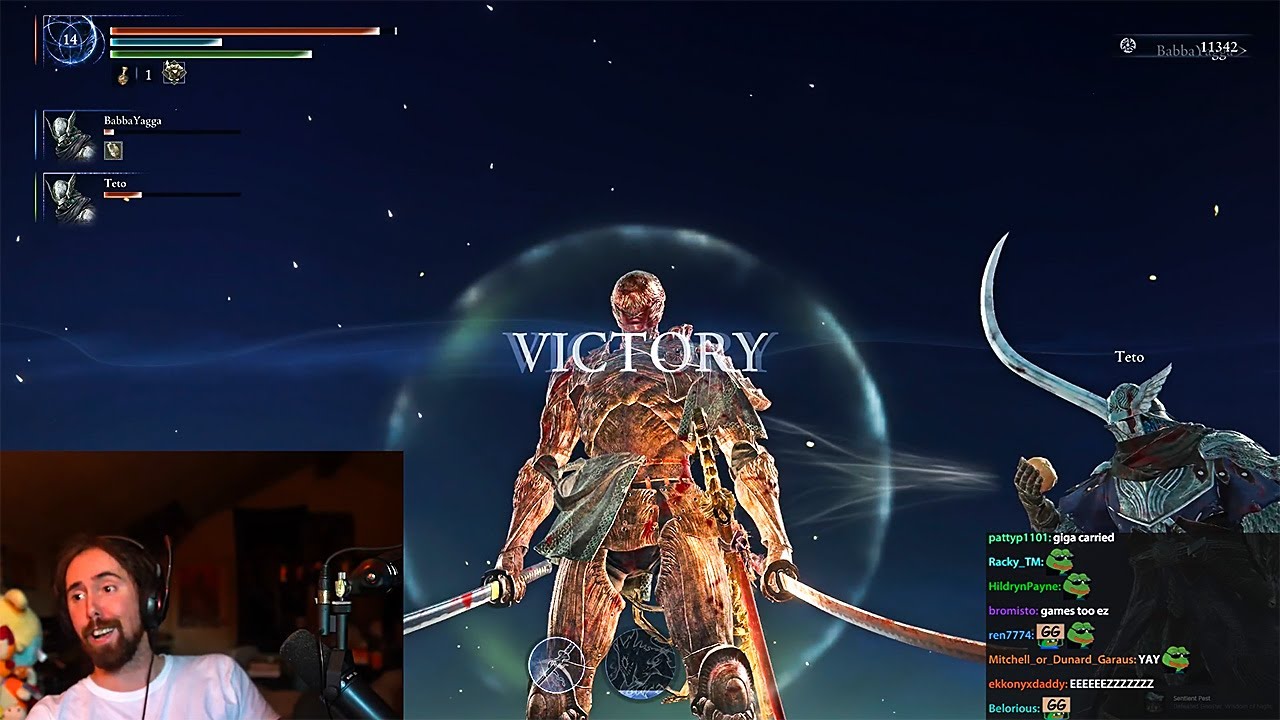1280x720 pixels.
Task: Click the rune currency icon near 11342
Action: (1128, 46)
